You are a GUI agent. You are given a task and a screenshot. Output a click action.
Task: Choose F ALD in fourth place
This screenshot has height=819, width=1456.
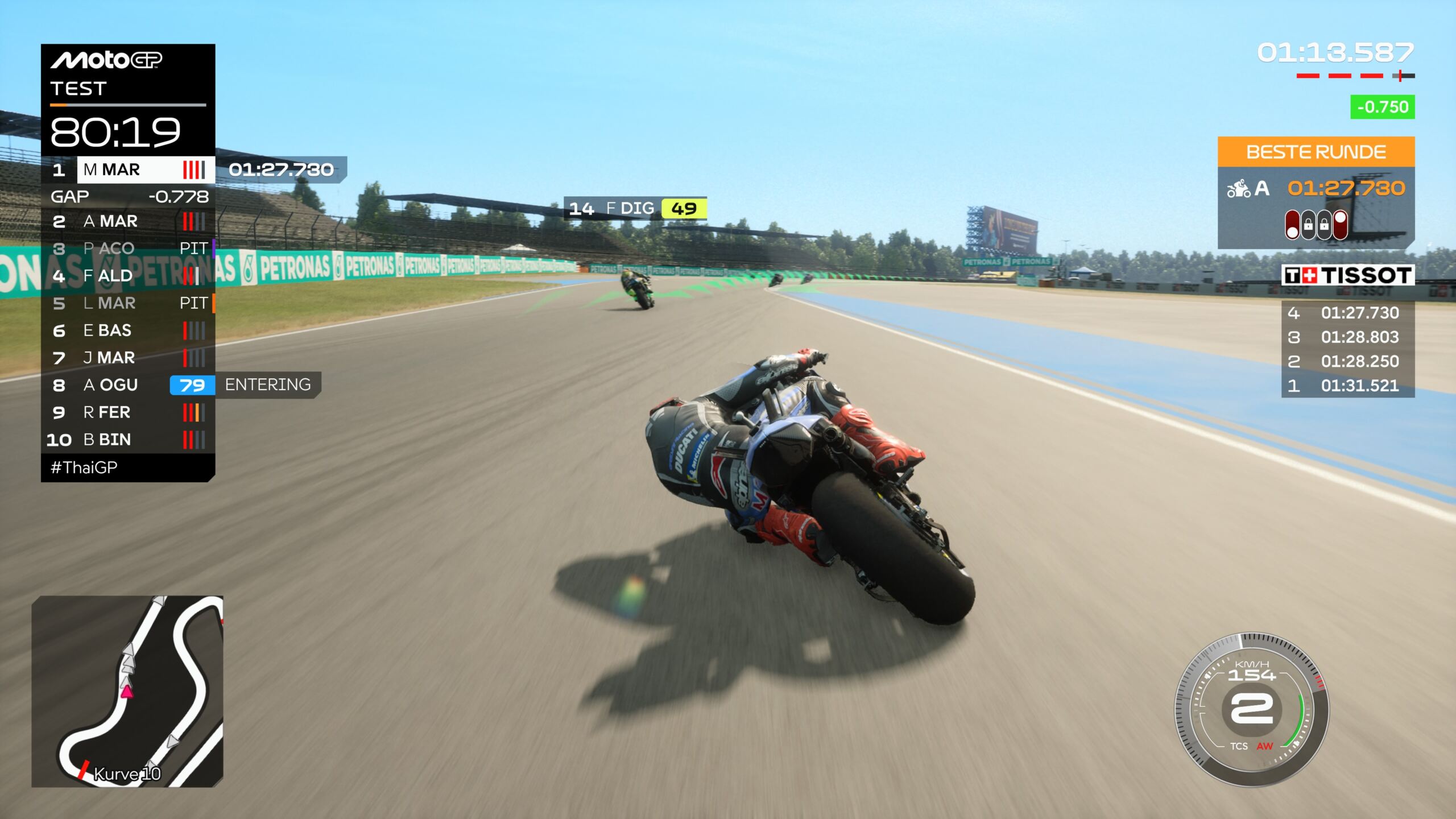[128, 276]
